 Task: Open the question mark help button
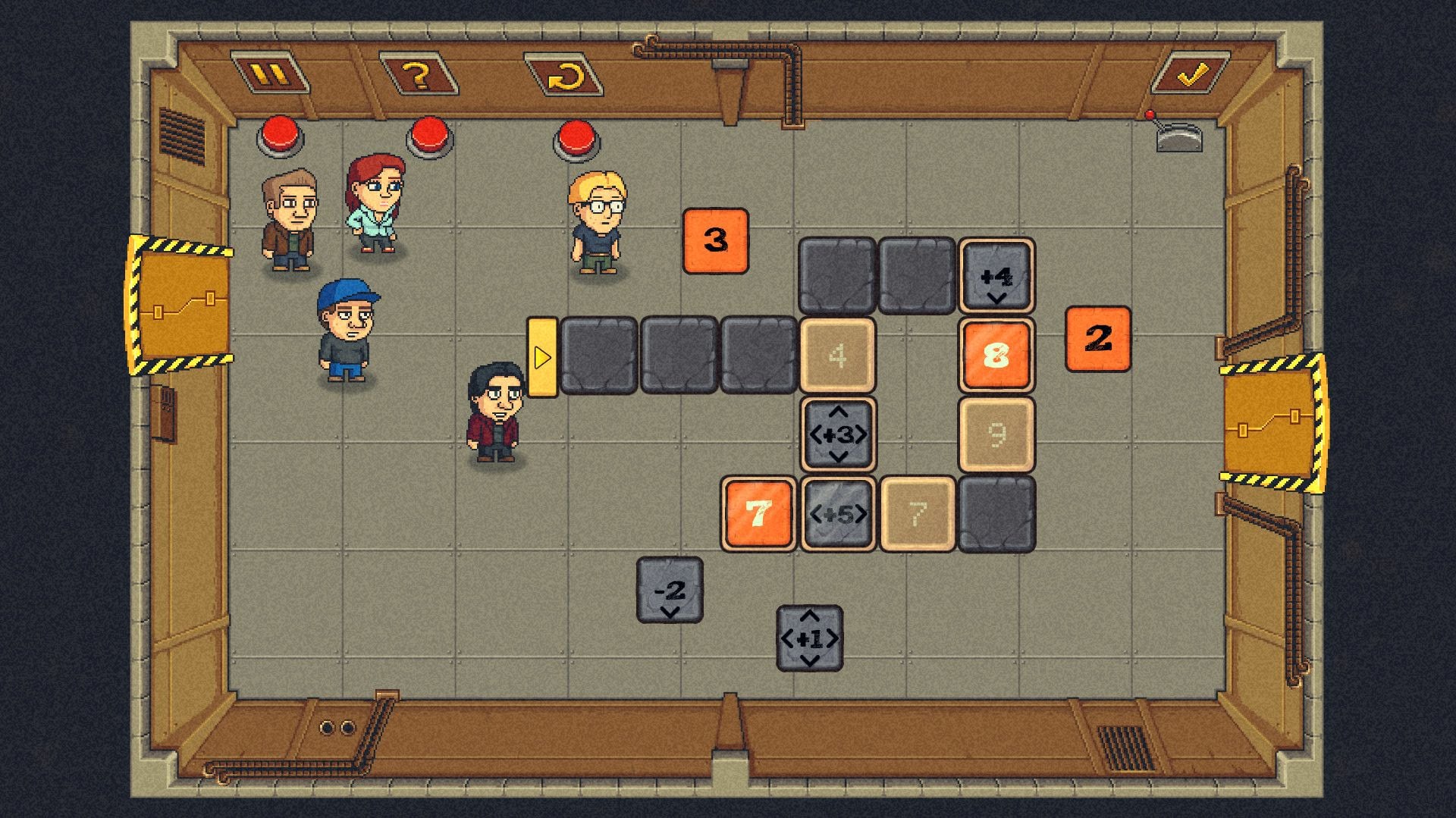coord(418,75)
